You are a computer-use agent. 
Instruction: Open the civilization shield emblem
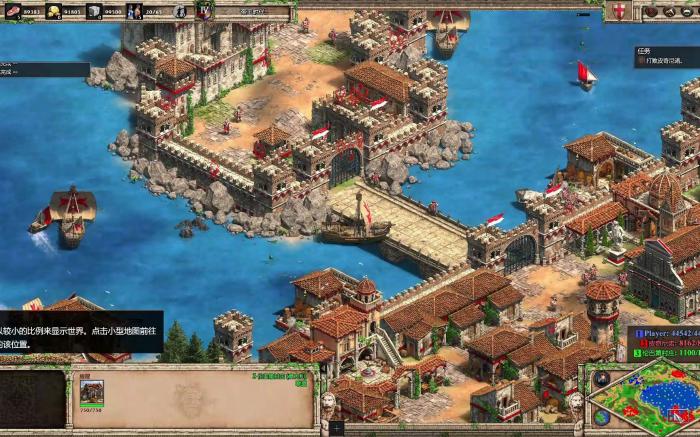[x=621, y=11]
